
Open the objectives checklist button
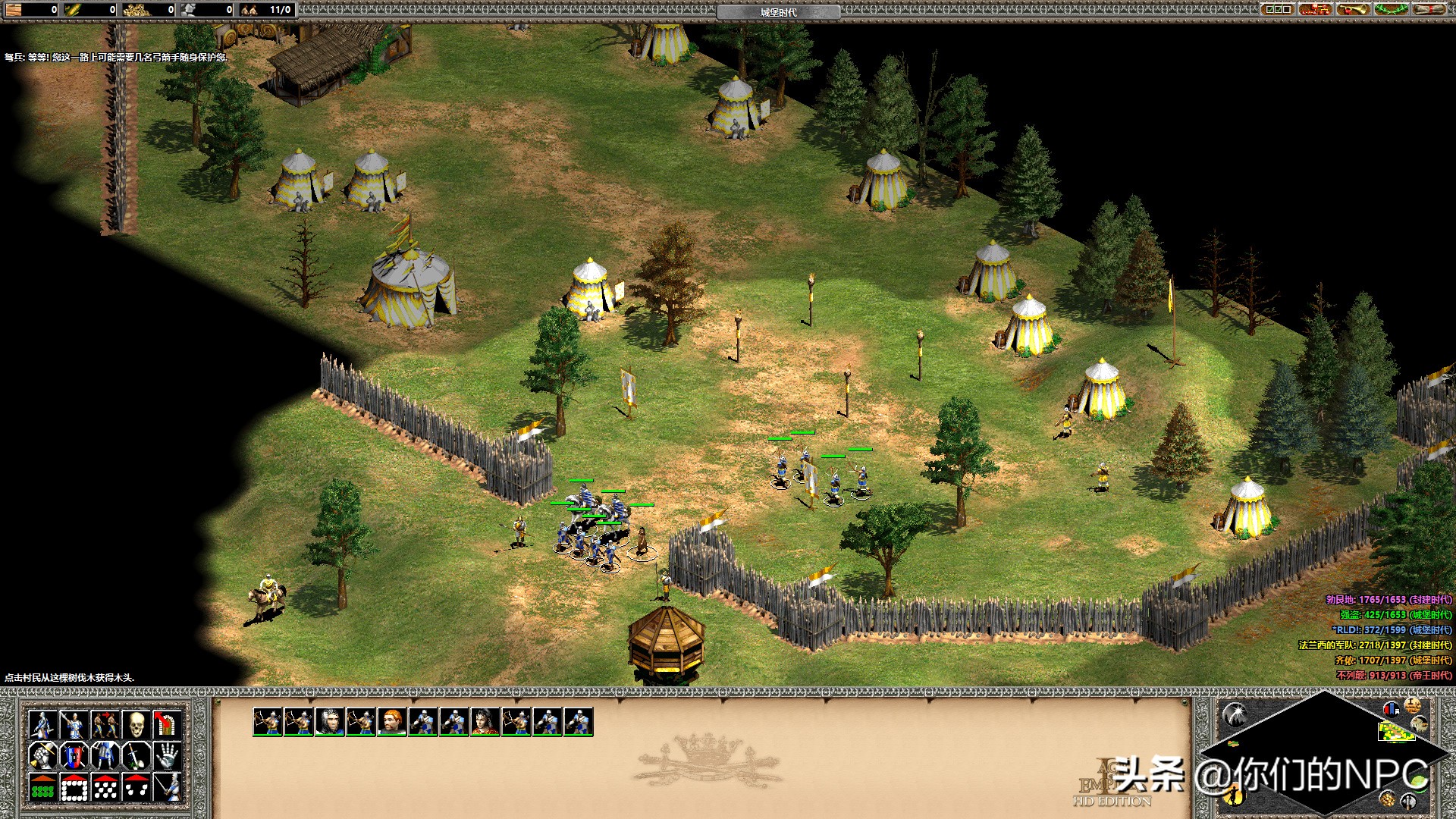(x=1278, y=9)
